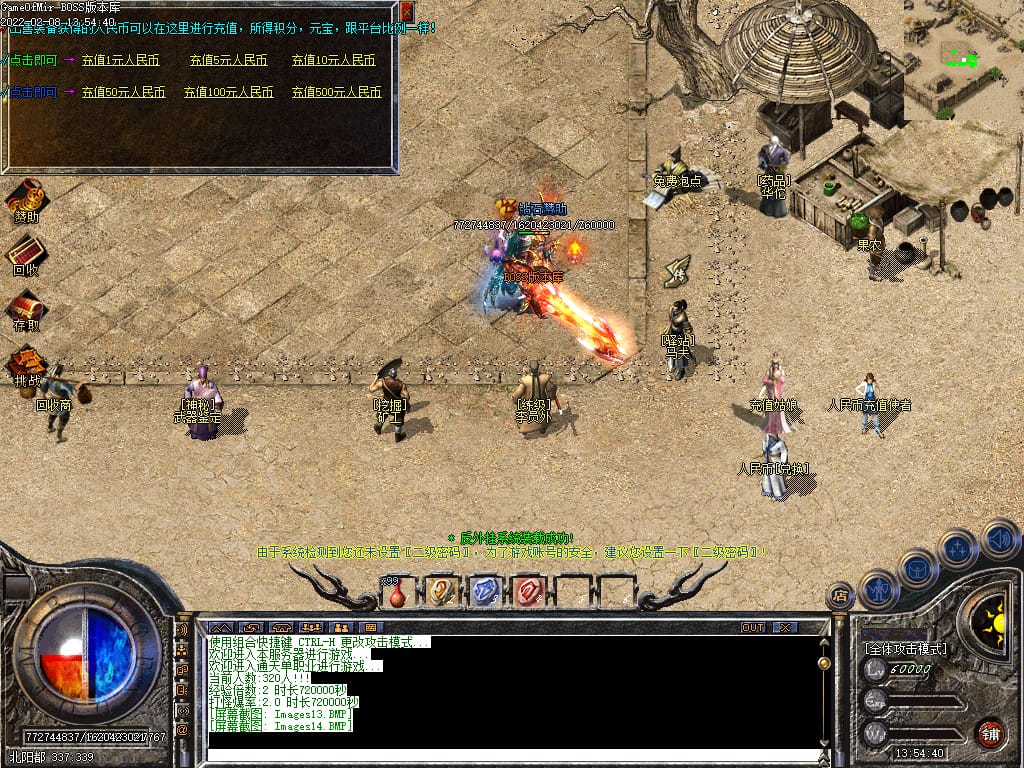Select the 充值500元人民币 recharge option

point(336,92)
